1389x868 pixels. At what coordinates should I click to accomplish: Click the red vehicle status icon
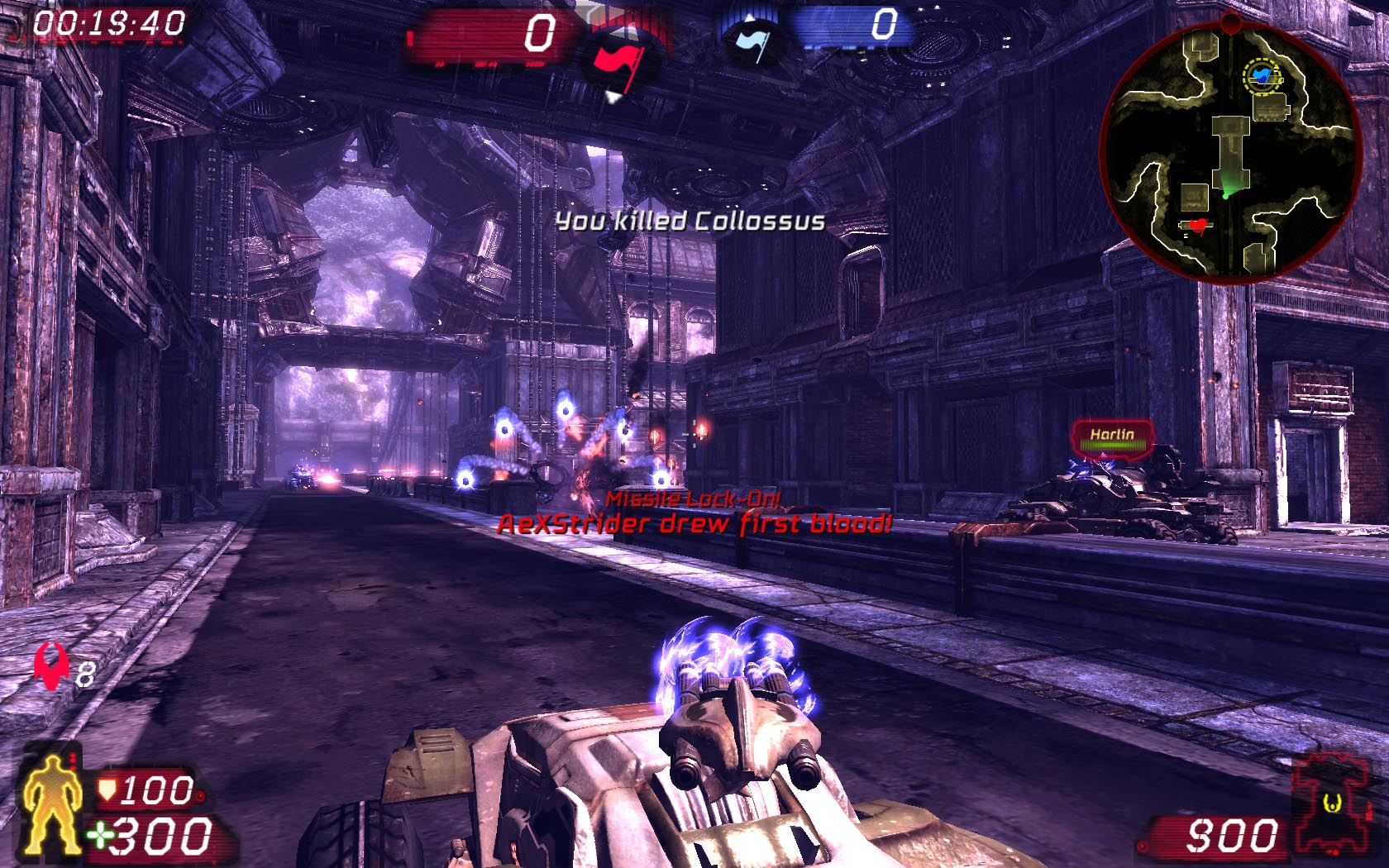click(1330, 801)
